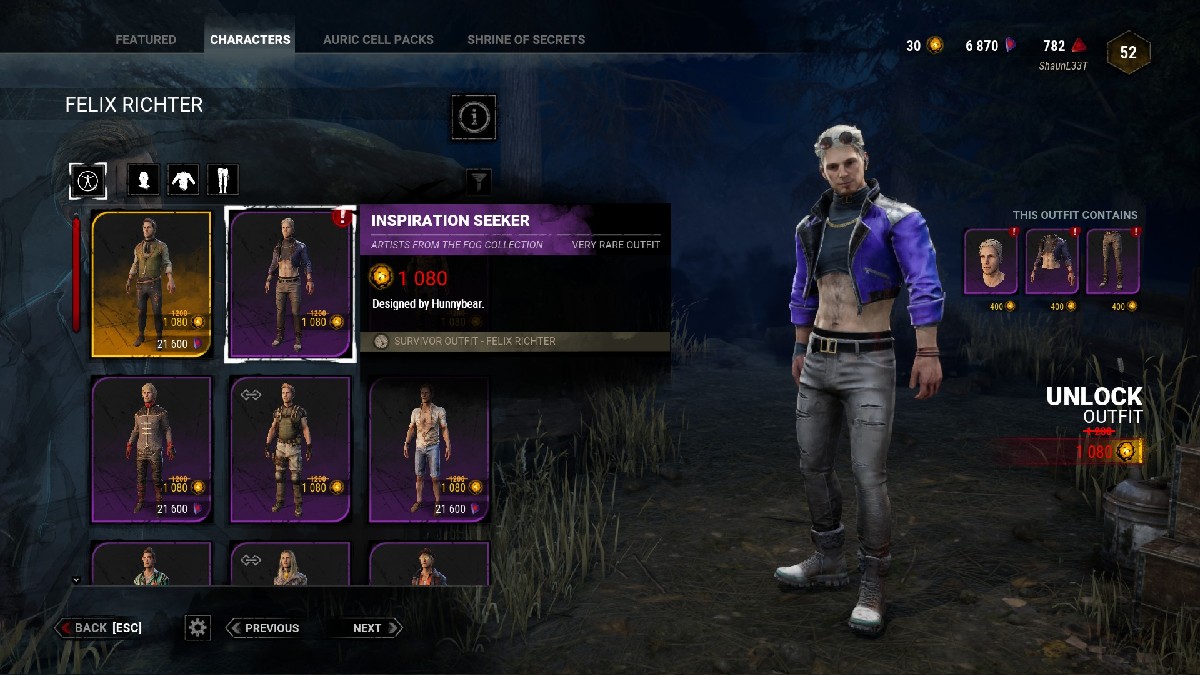
Task: Preview the Inspiration Seeker head piece
Action: (x=991, y=262)
